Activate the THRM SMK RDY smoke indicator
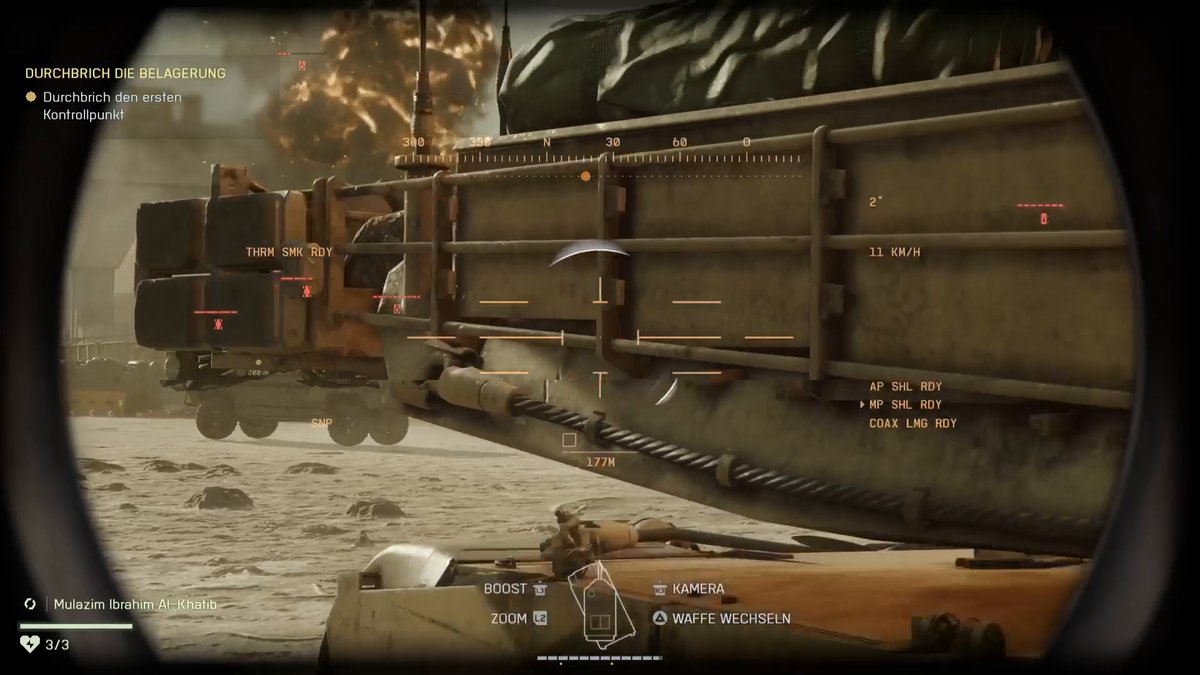The width and height of the screenshot is (1200, 675). 289,252
